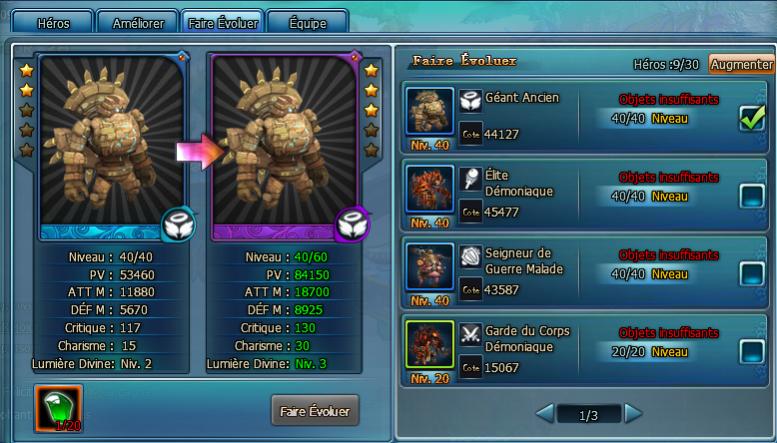This screenshot has height=443, width=777.
Task: Go to the Équipe tab
Action: pos(307,22)
